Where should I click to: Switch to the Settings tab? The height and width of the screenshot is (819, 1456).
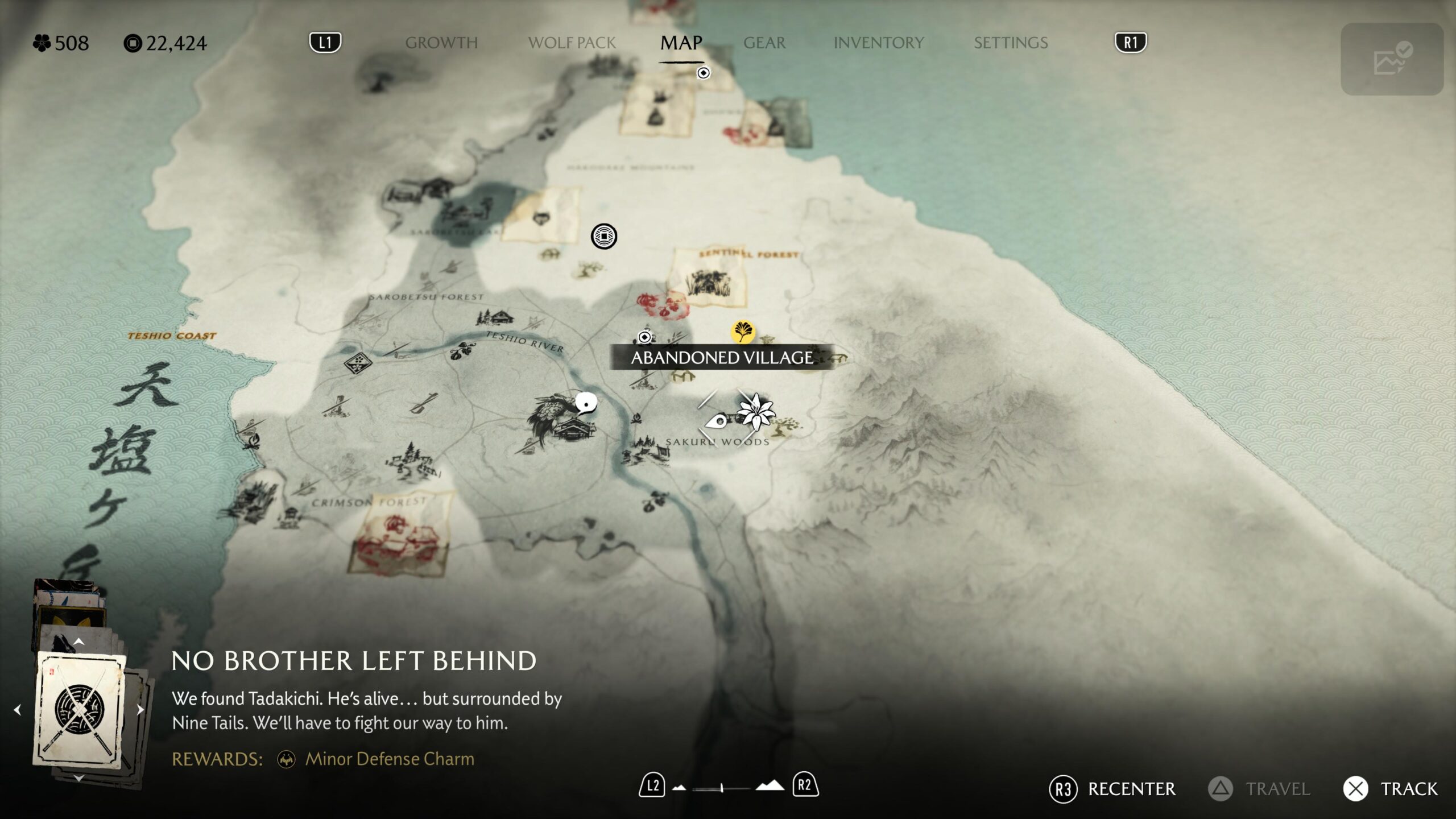(1011, 43)
